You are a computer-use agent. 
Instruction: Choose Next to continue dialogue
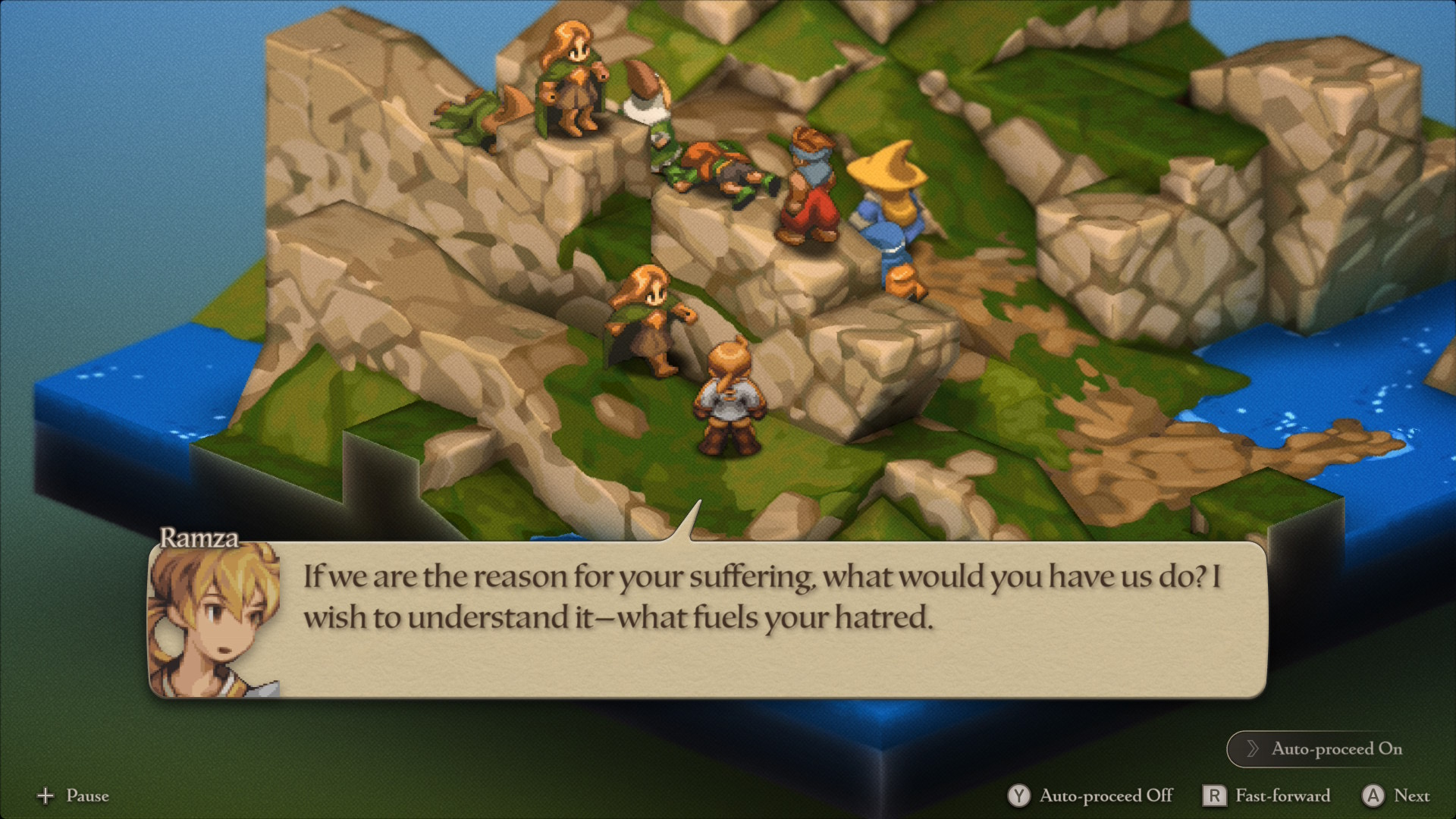pos(1396,795)
